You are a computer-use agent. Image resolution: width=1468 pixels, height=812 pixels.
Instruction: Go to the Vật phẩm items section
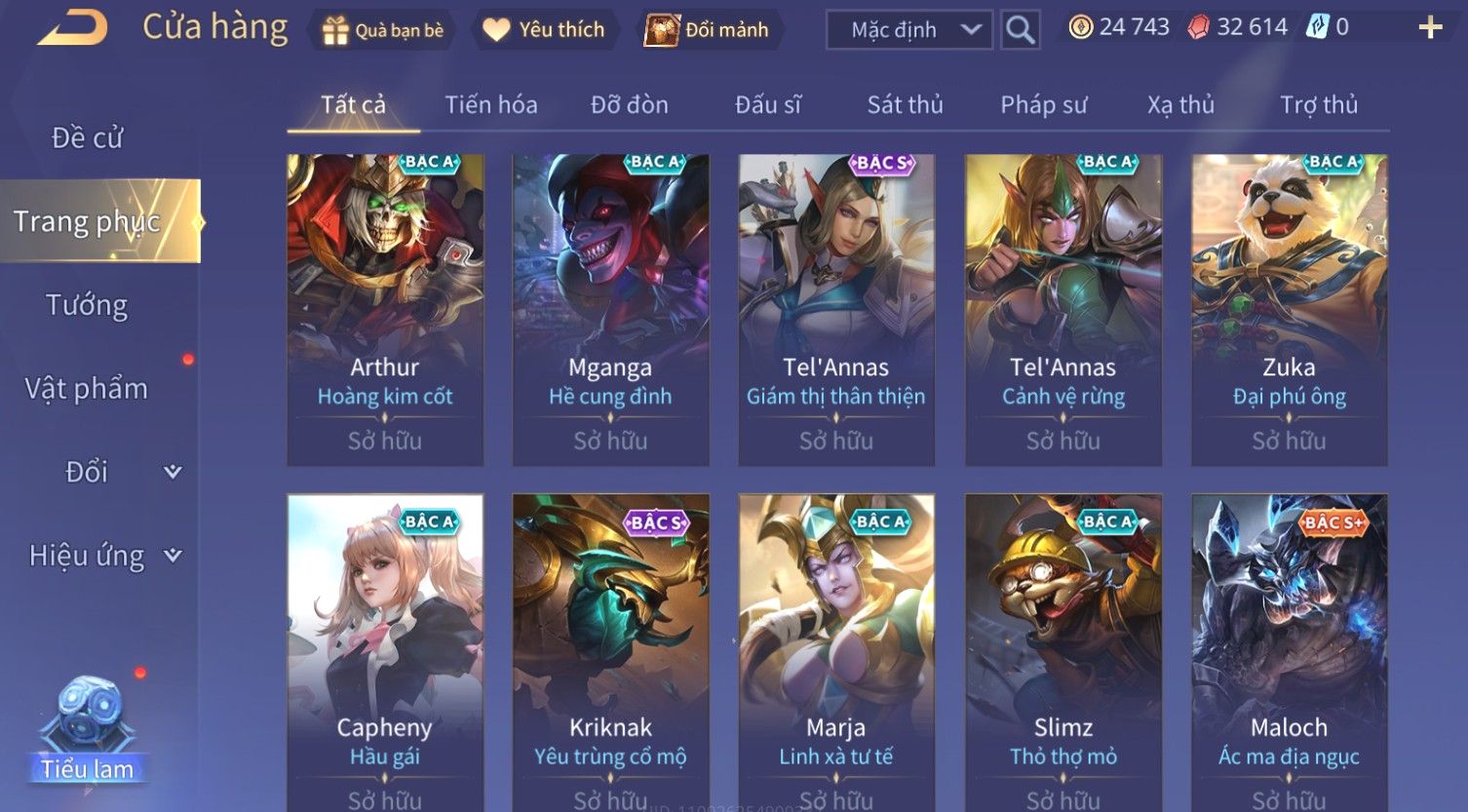[x=88, y=389]
